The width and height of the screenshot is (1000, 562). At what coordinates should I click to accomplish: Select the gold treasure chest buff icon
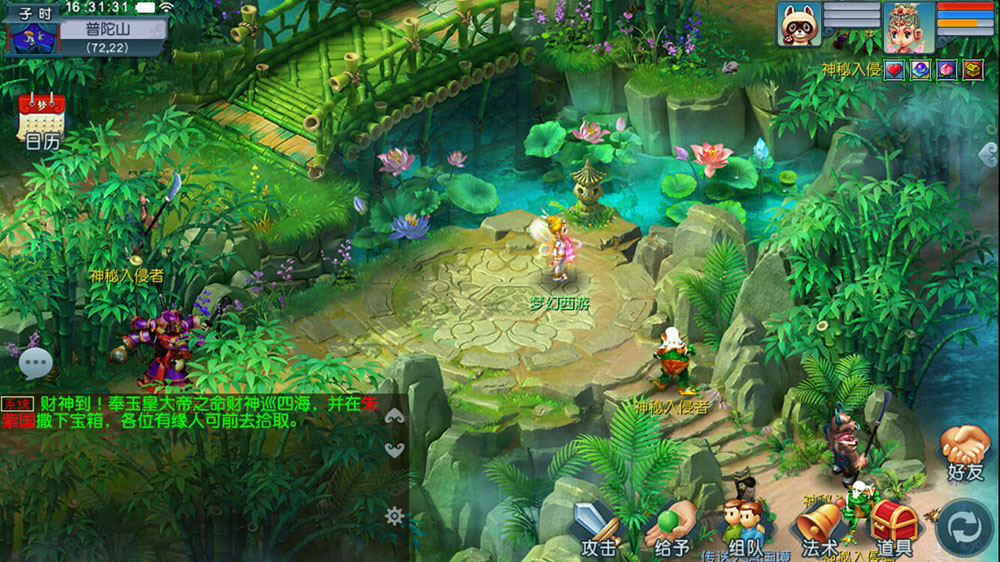pos(972,69)
